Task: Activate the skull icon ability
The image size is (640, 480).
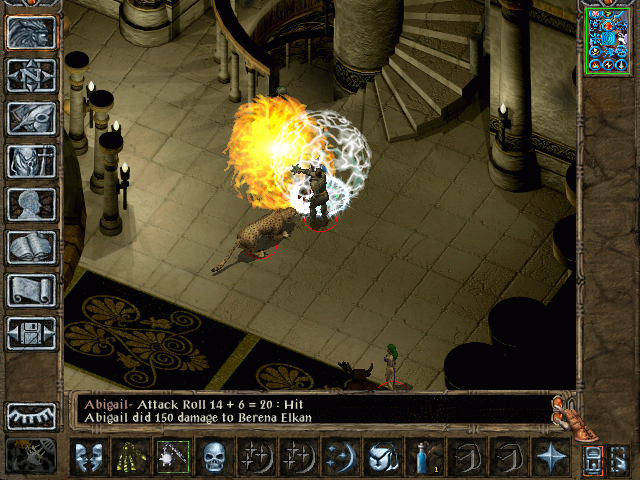Action: pos(213,457)
